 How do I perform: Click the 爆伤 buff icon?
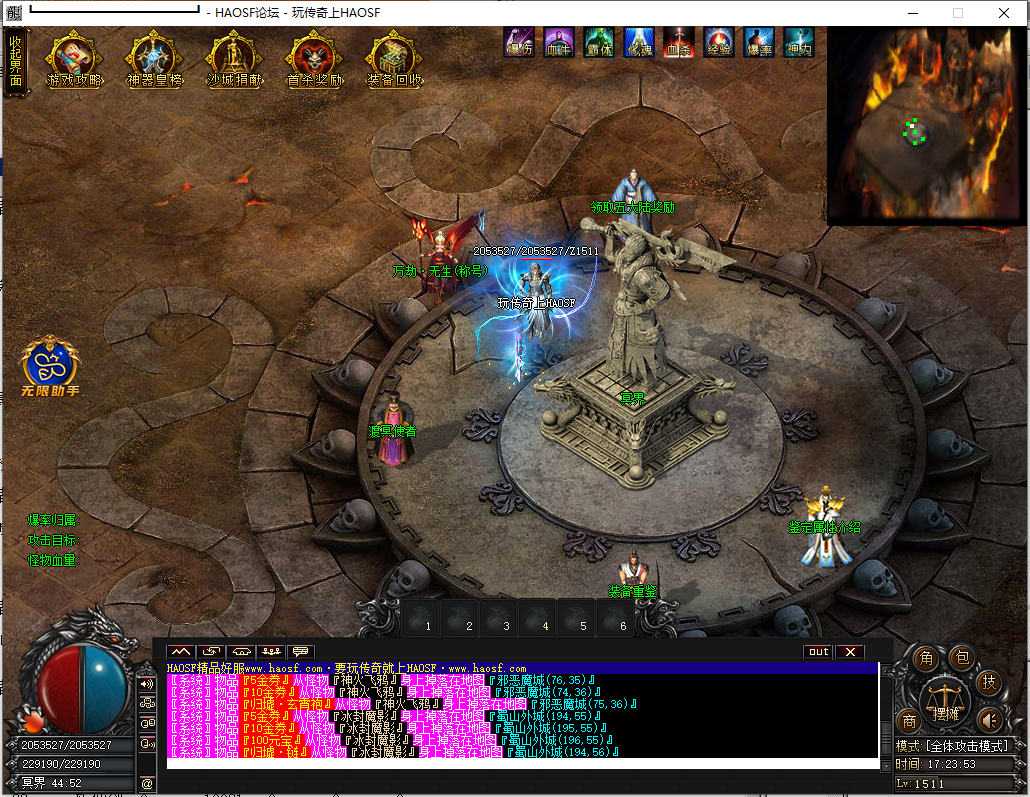[x=518, y=41]
